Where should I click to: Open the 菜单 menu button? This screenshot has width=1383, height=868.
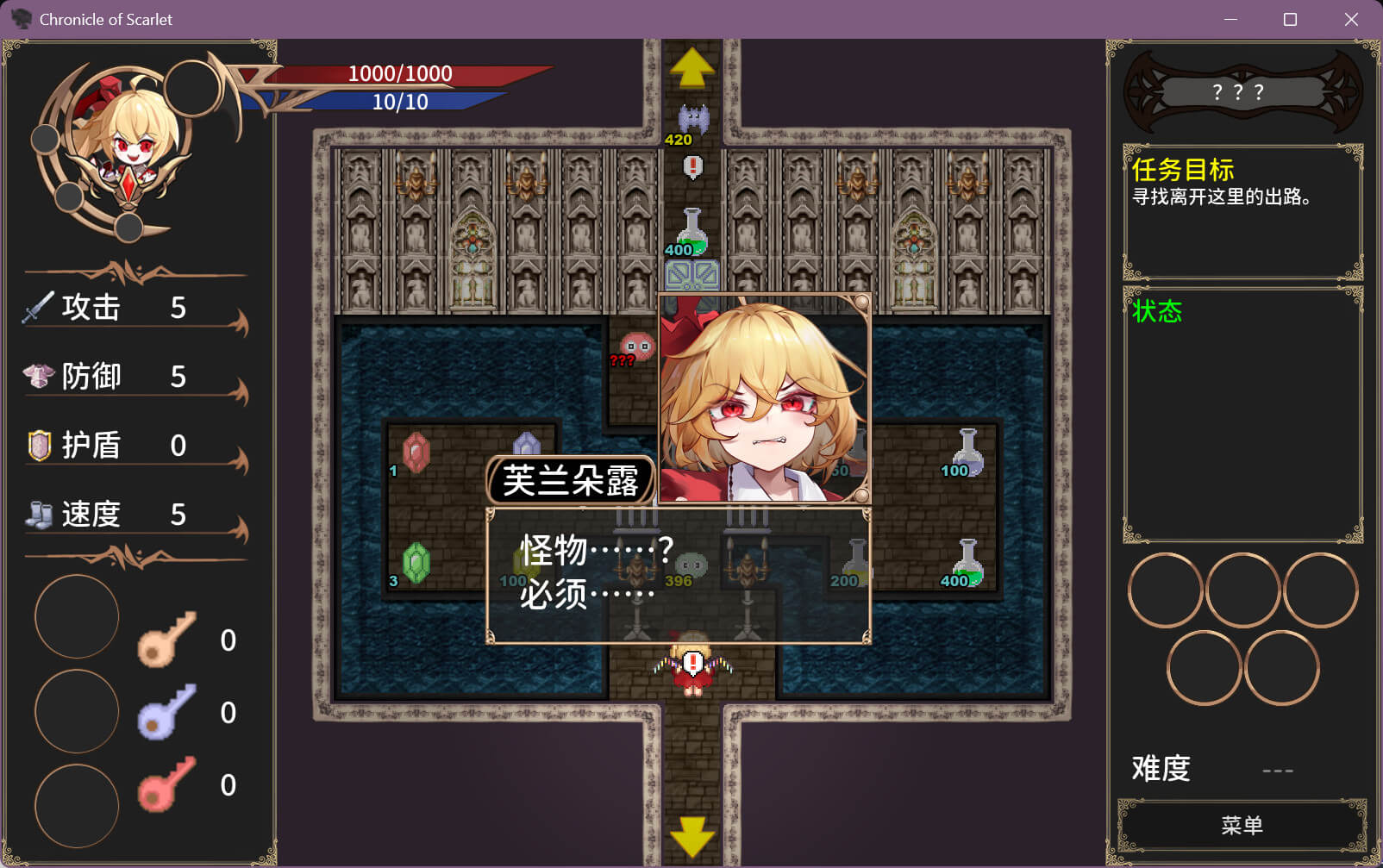[1242, 826]
